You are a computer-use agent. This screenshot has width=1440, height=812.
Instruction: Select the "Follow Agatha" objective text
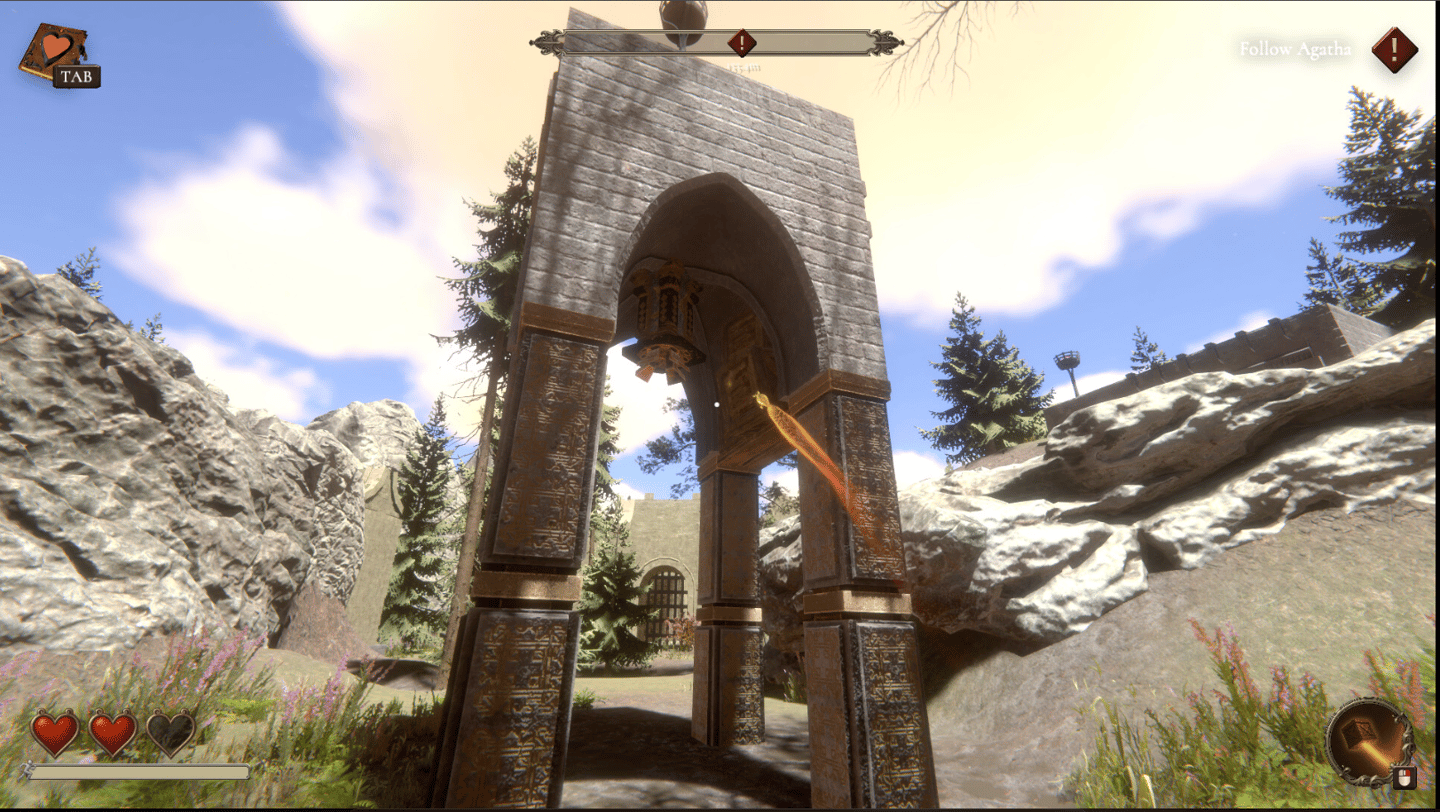click(1294, 49)
